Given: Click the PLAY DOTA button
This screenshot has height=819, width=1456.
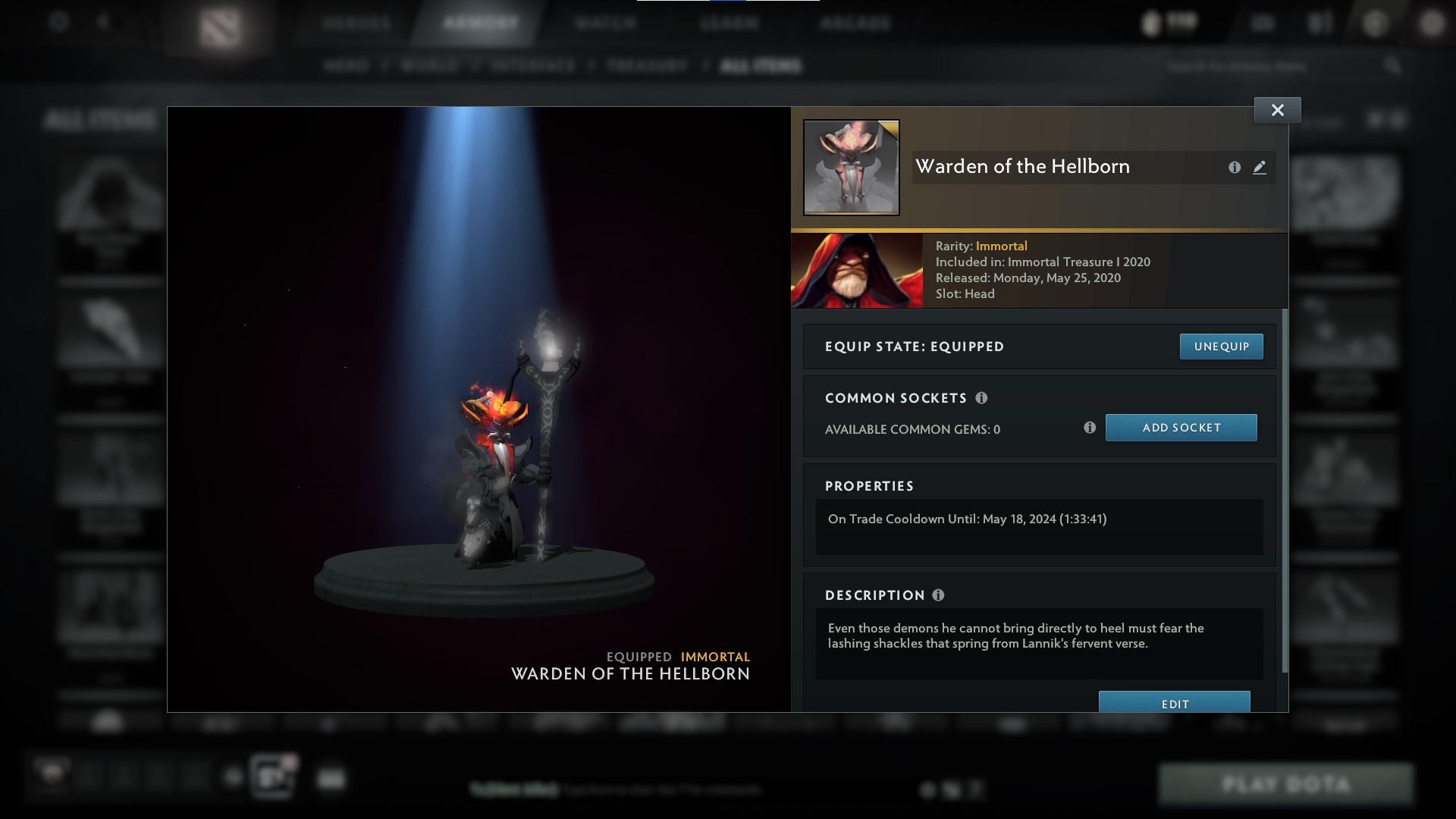Looking at the screenshot, I should point(1287,782).
